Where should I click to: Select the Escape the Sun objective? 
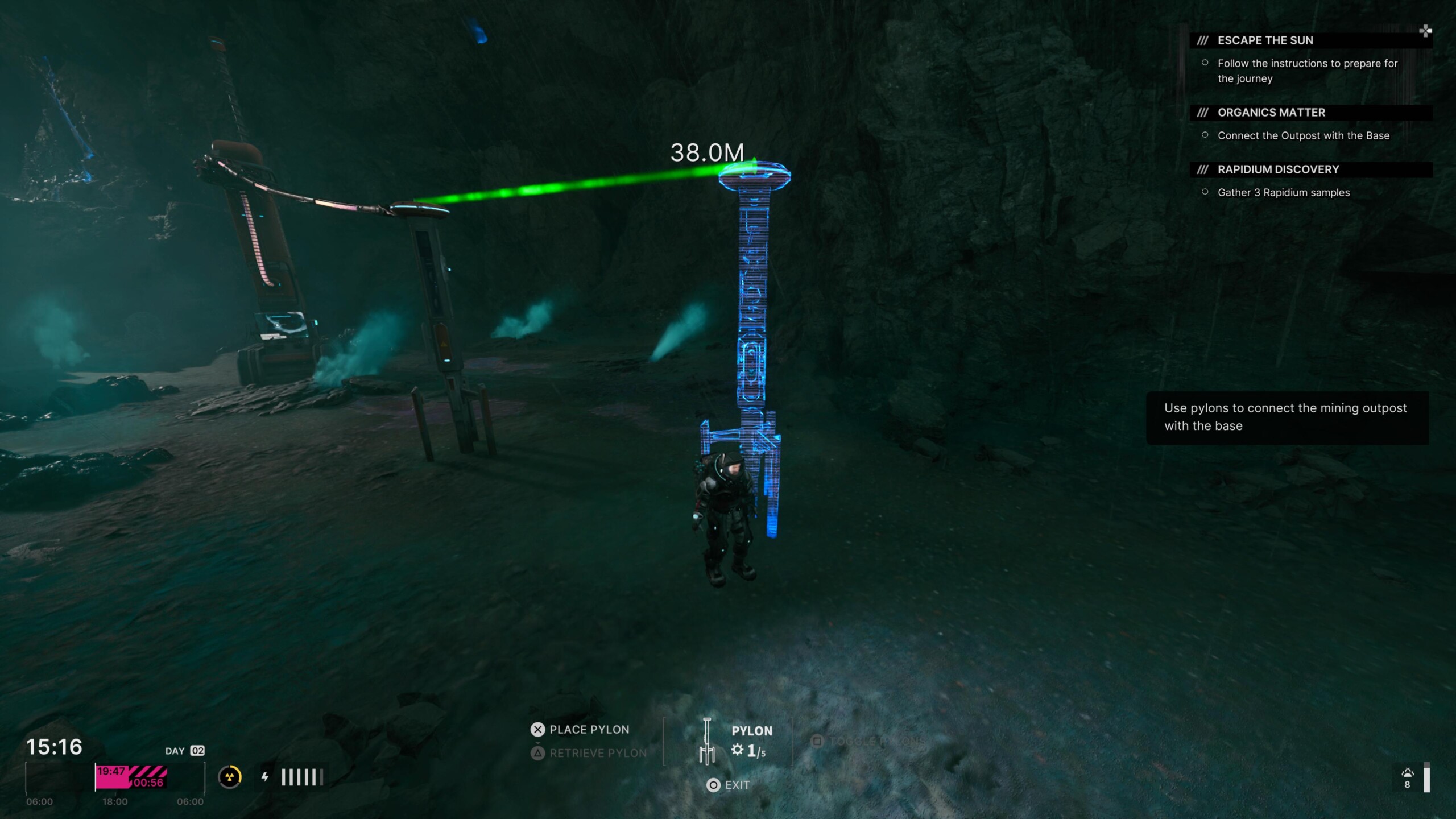[x=1265, y=40]
